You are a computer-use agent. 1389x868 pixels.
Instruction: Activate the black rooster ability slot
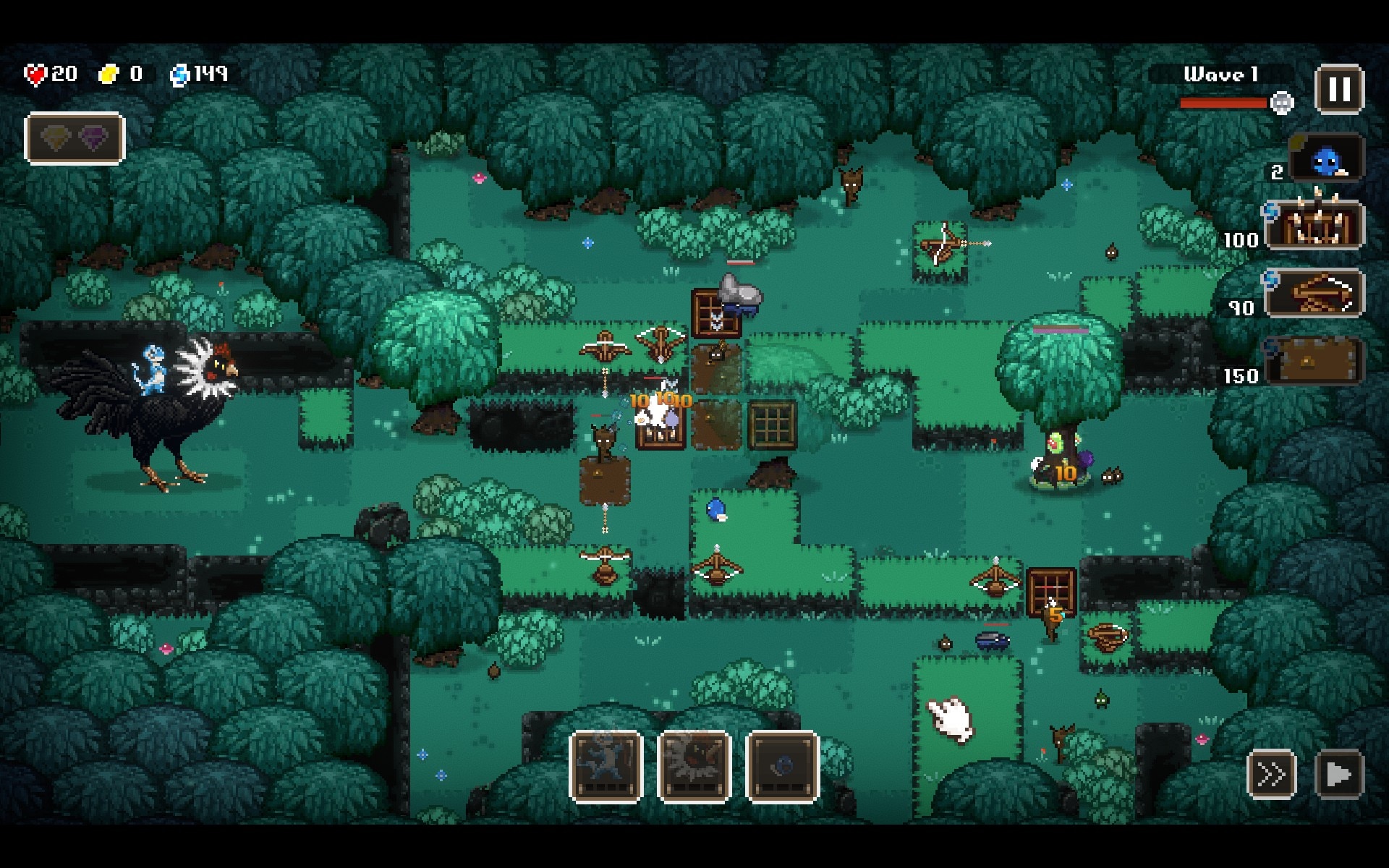point(694,767)
